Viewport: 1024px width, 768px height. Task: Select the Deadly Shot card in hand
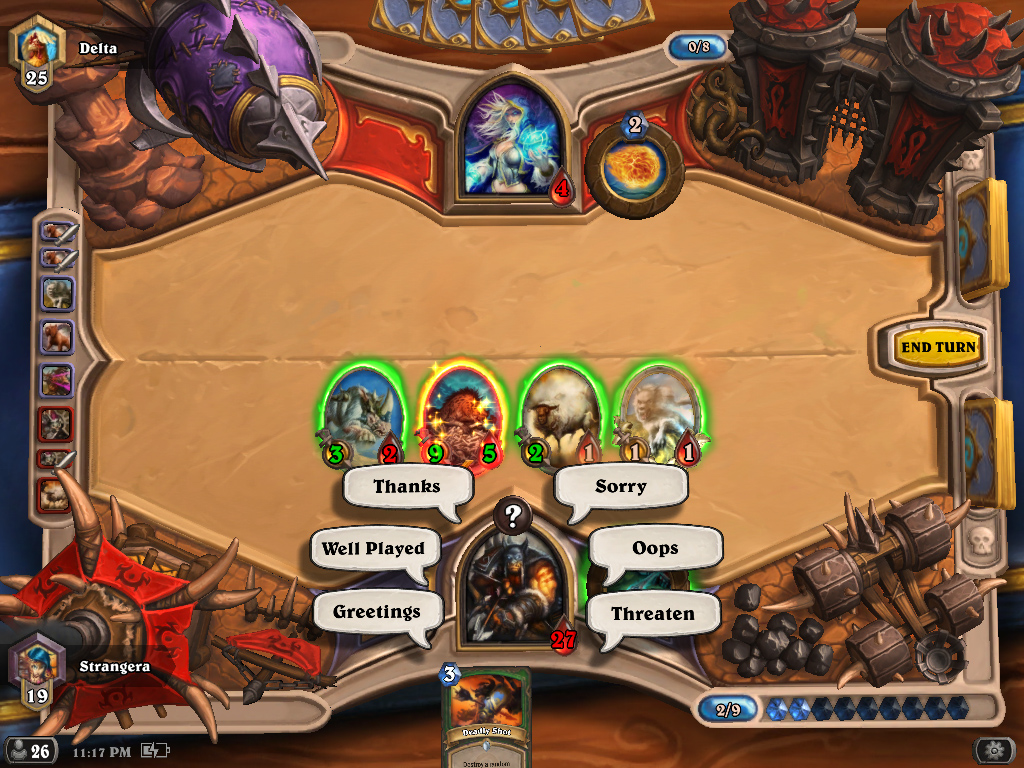point(485,717)
